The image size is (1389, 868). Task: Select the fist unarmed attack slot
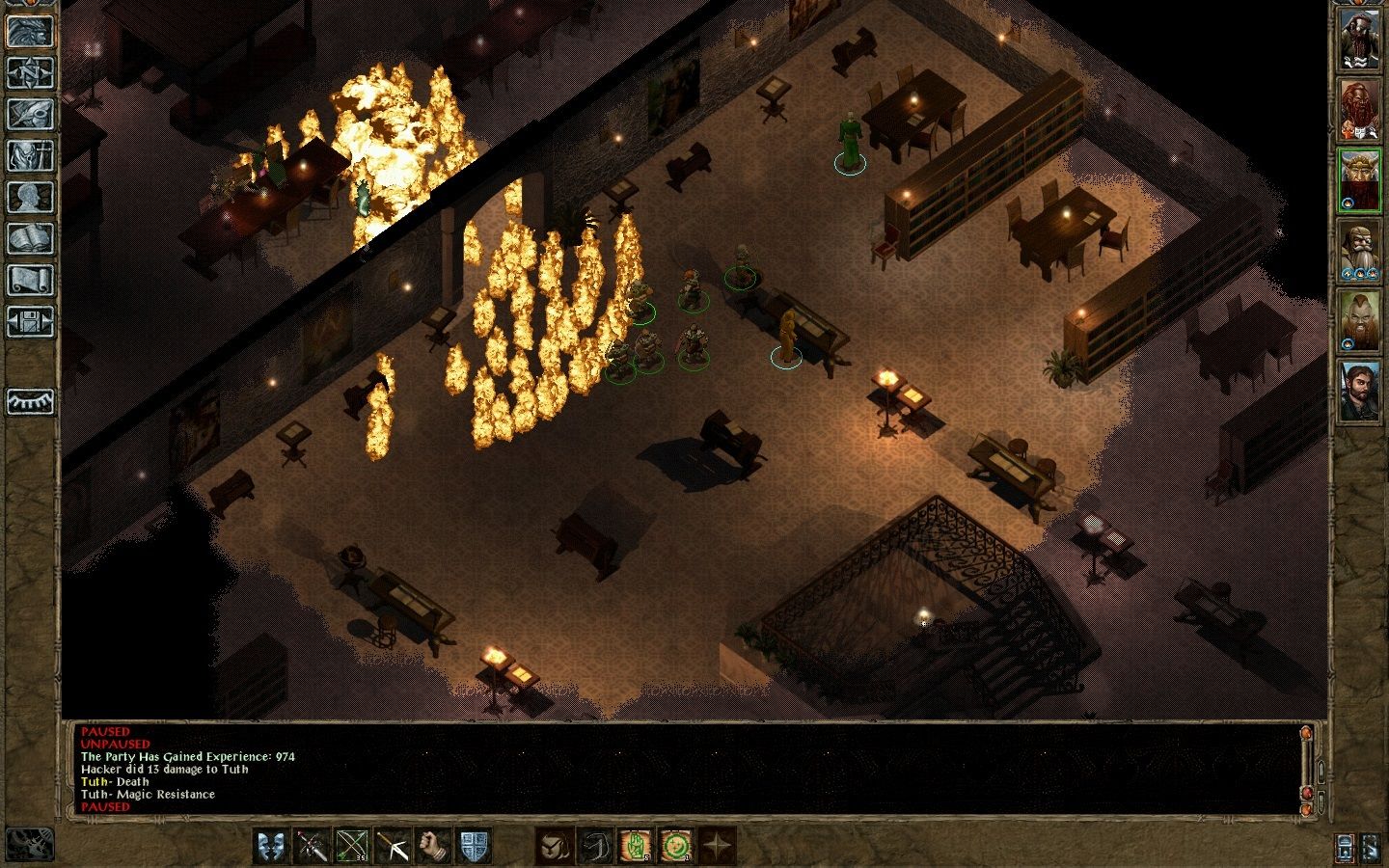point(433,846)
